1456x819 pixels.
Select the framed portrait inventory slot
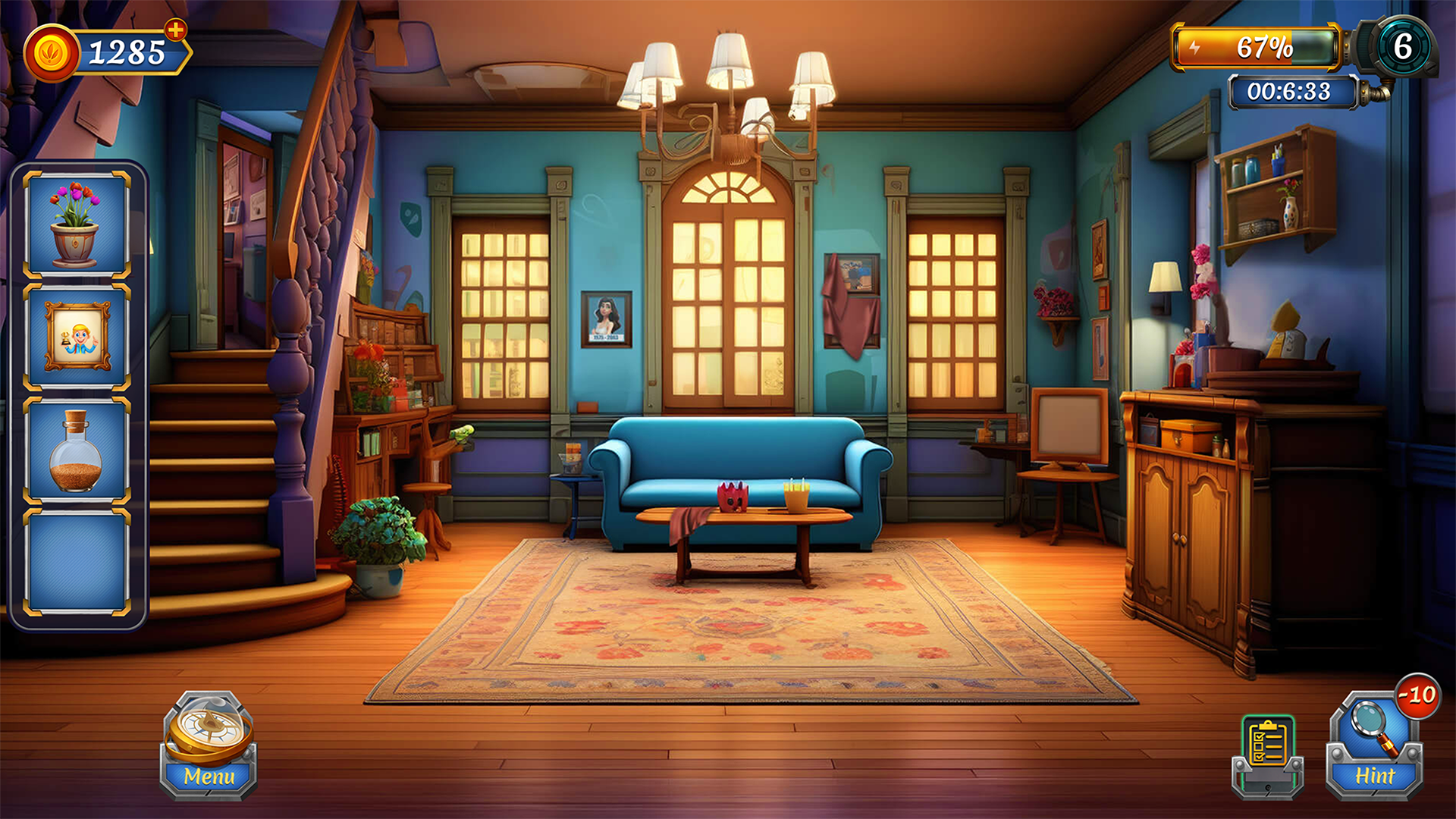(77, 337)
